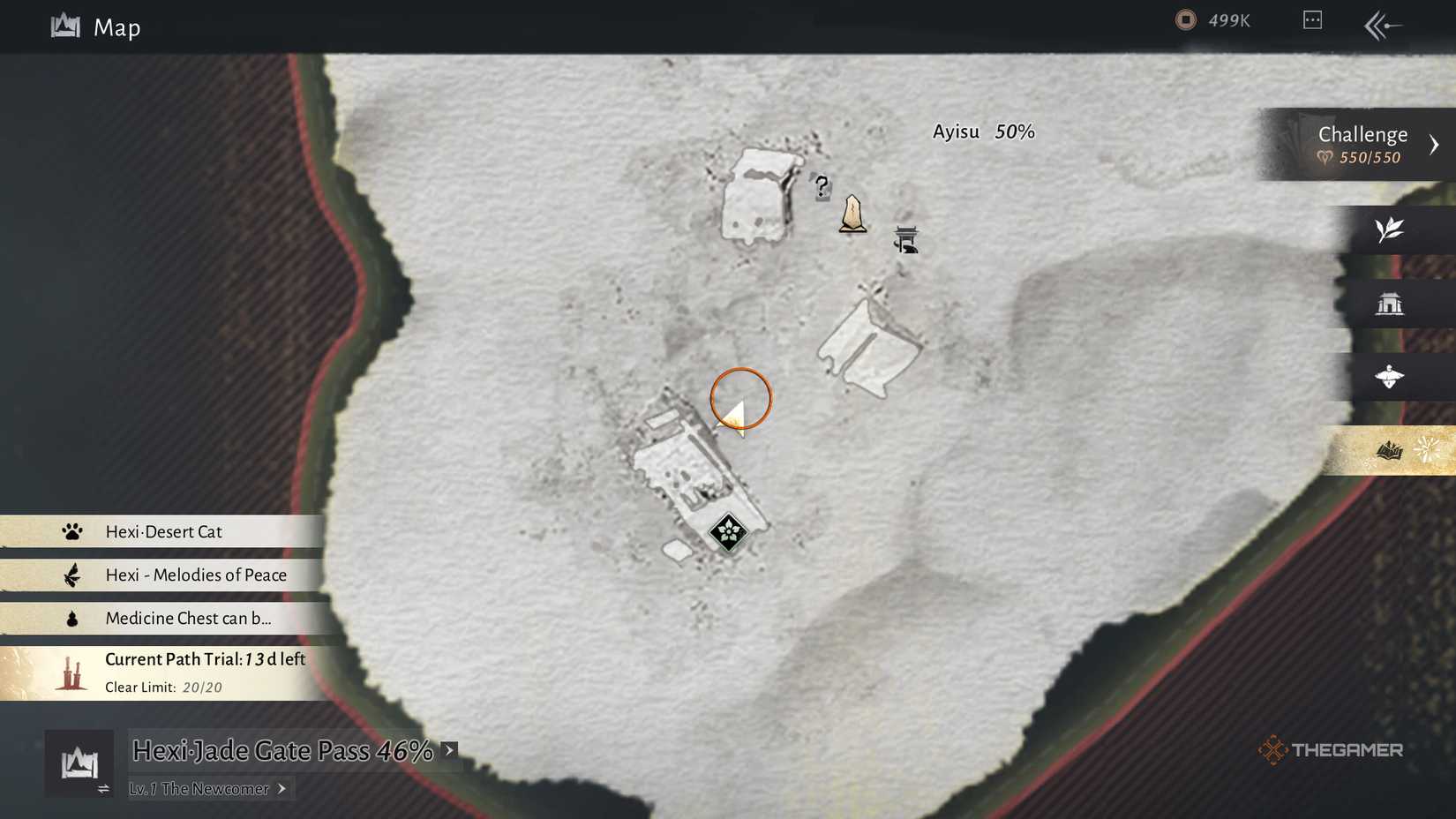This screenshot has width=1456, height=819.
Task: Click the torii gate marker on the map
Action: 906,239
